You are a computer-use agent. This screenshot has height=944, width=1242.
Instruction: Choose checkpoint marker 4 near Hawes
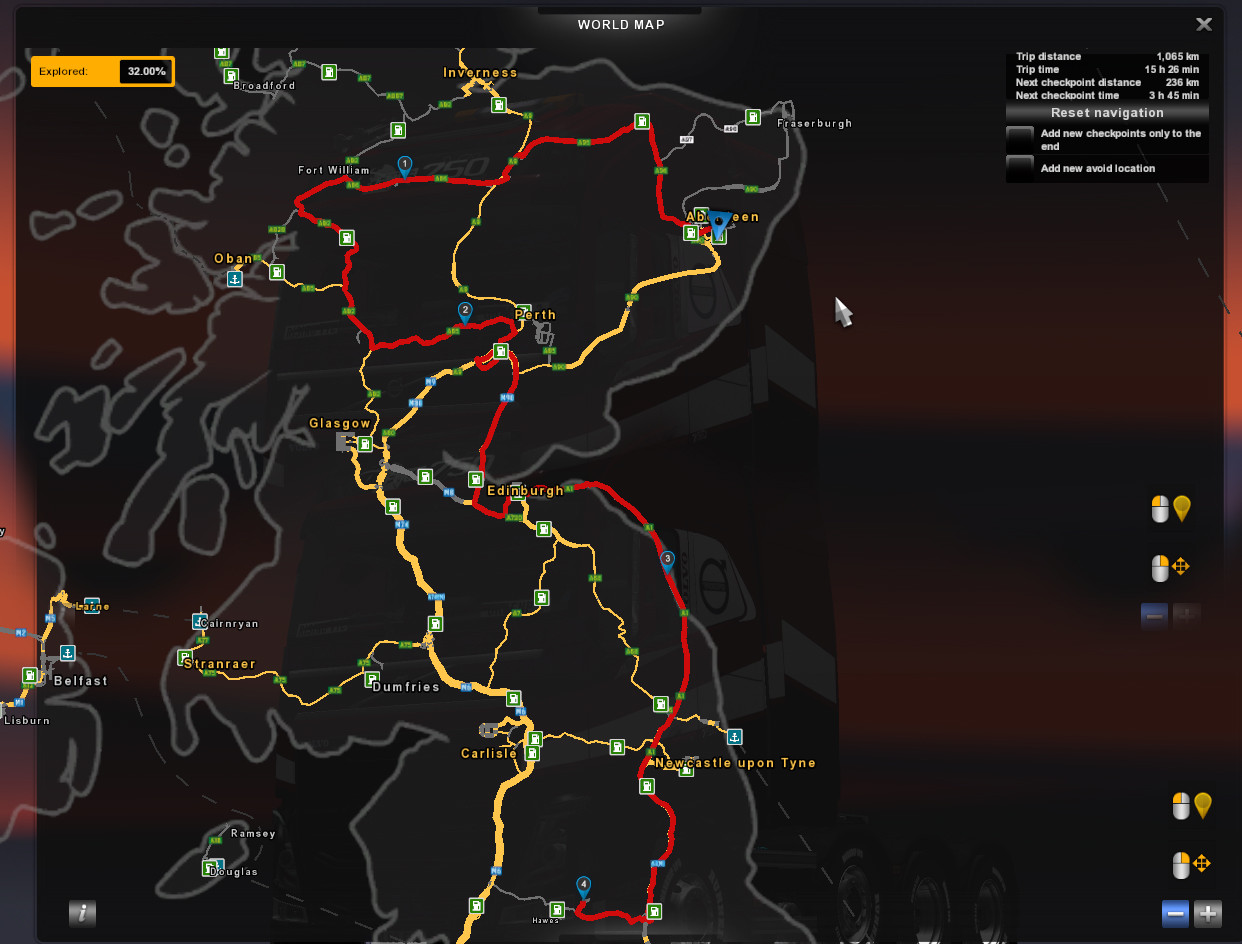(583, 886)
